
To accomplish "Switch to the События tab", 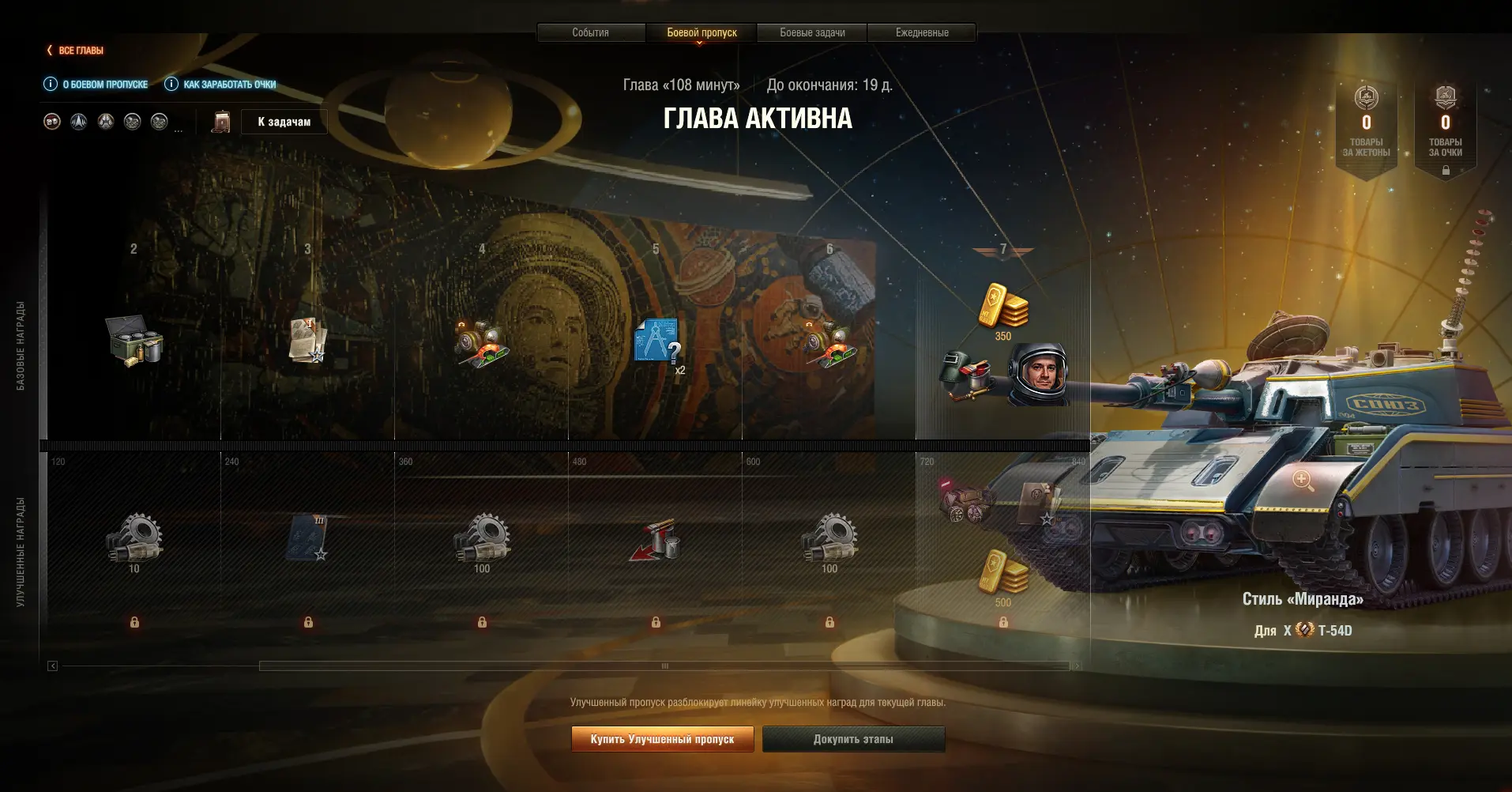I will click(590, 32).
